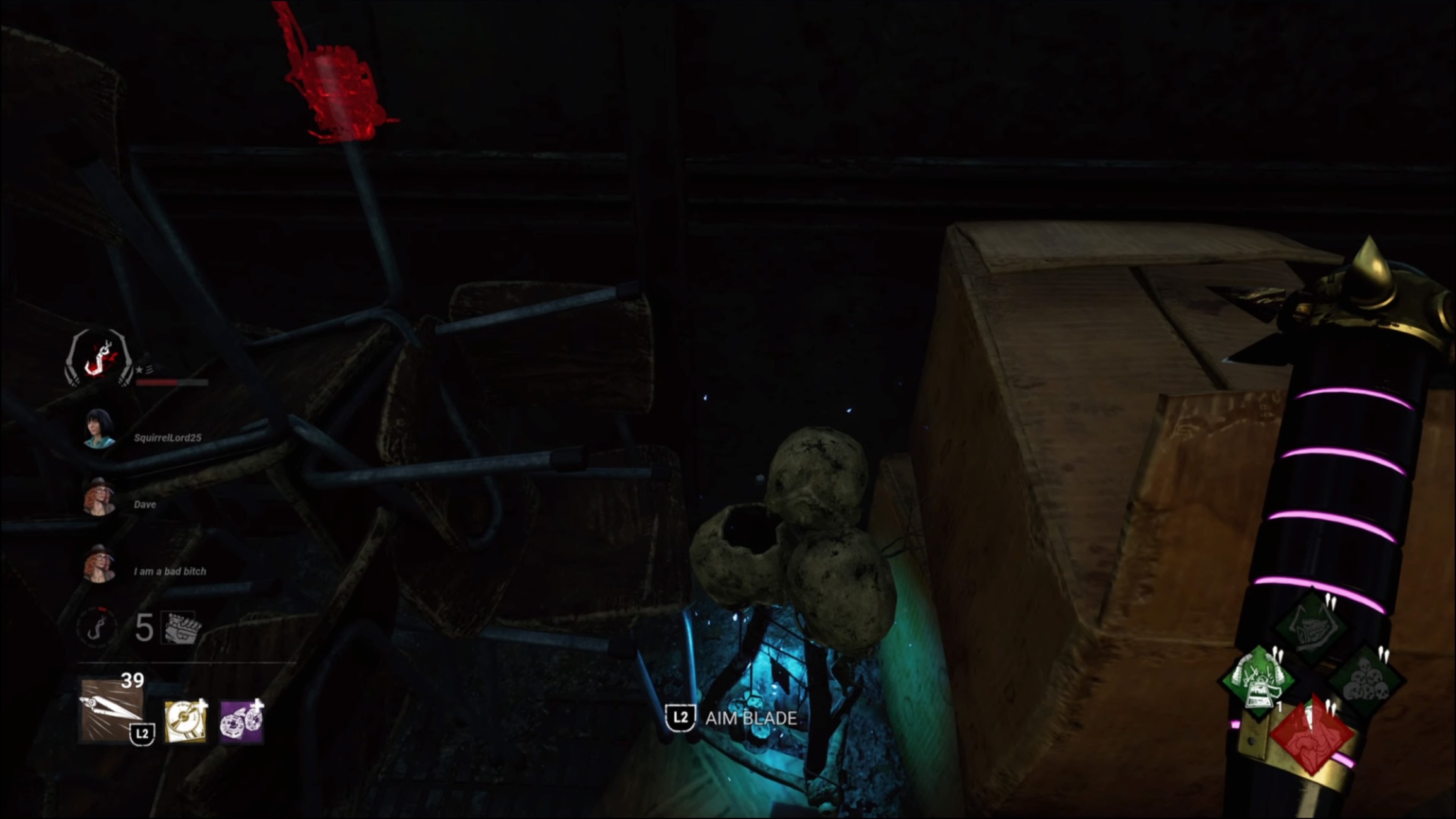Toggle Dave's survivor status portrait

pyautogui.click(x=99, y=496)
